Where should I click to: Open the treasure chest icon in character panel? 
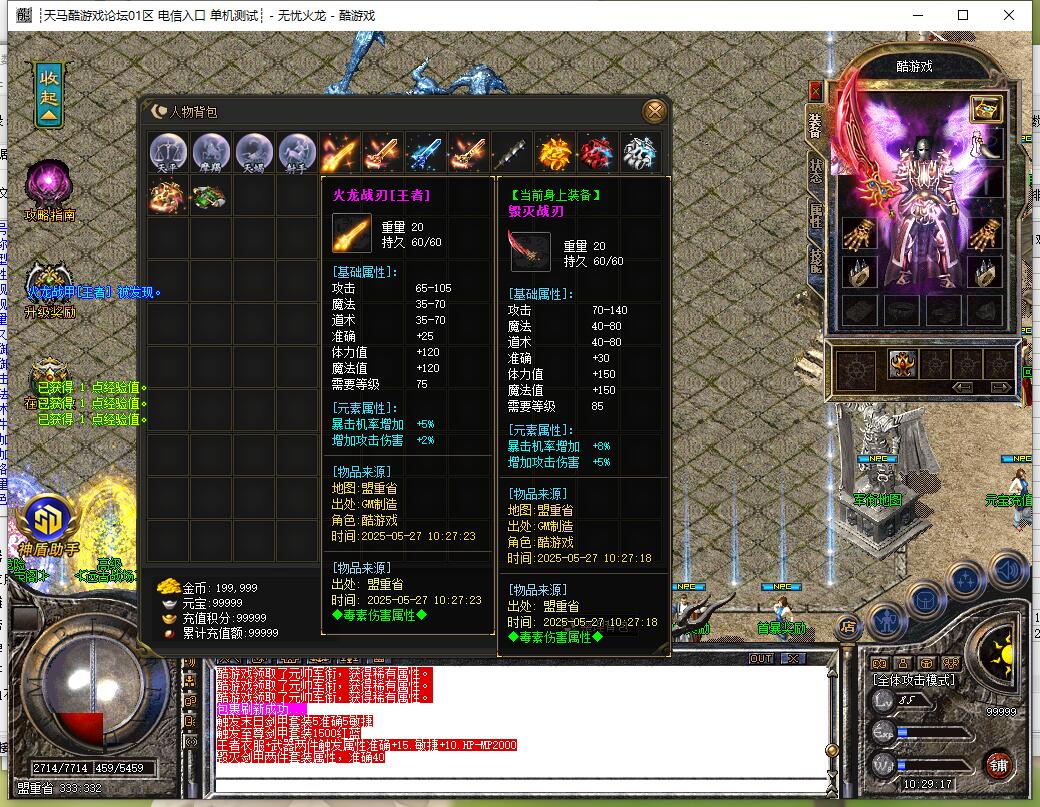click(x=986, y=108)
